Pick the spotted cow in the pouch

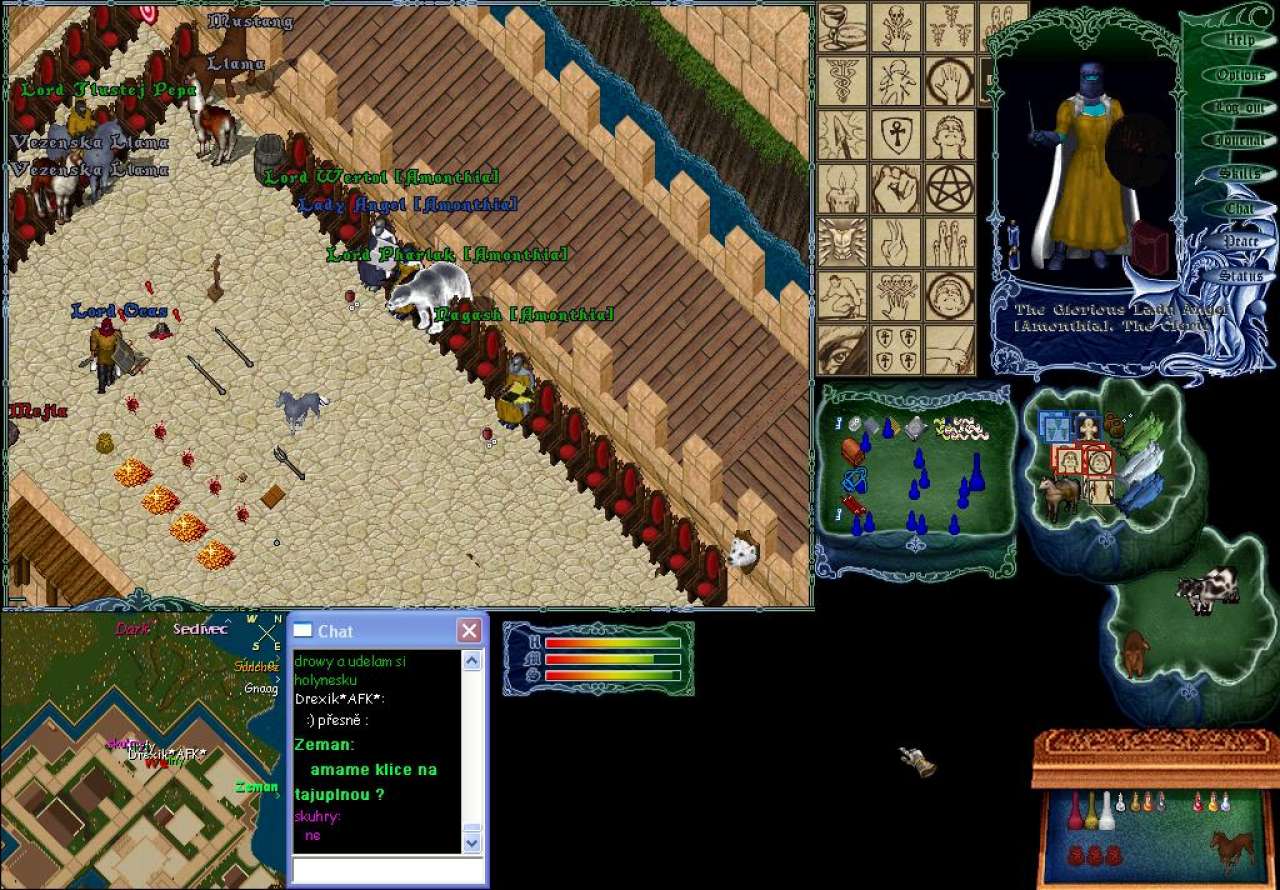pos(1207,590)
